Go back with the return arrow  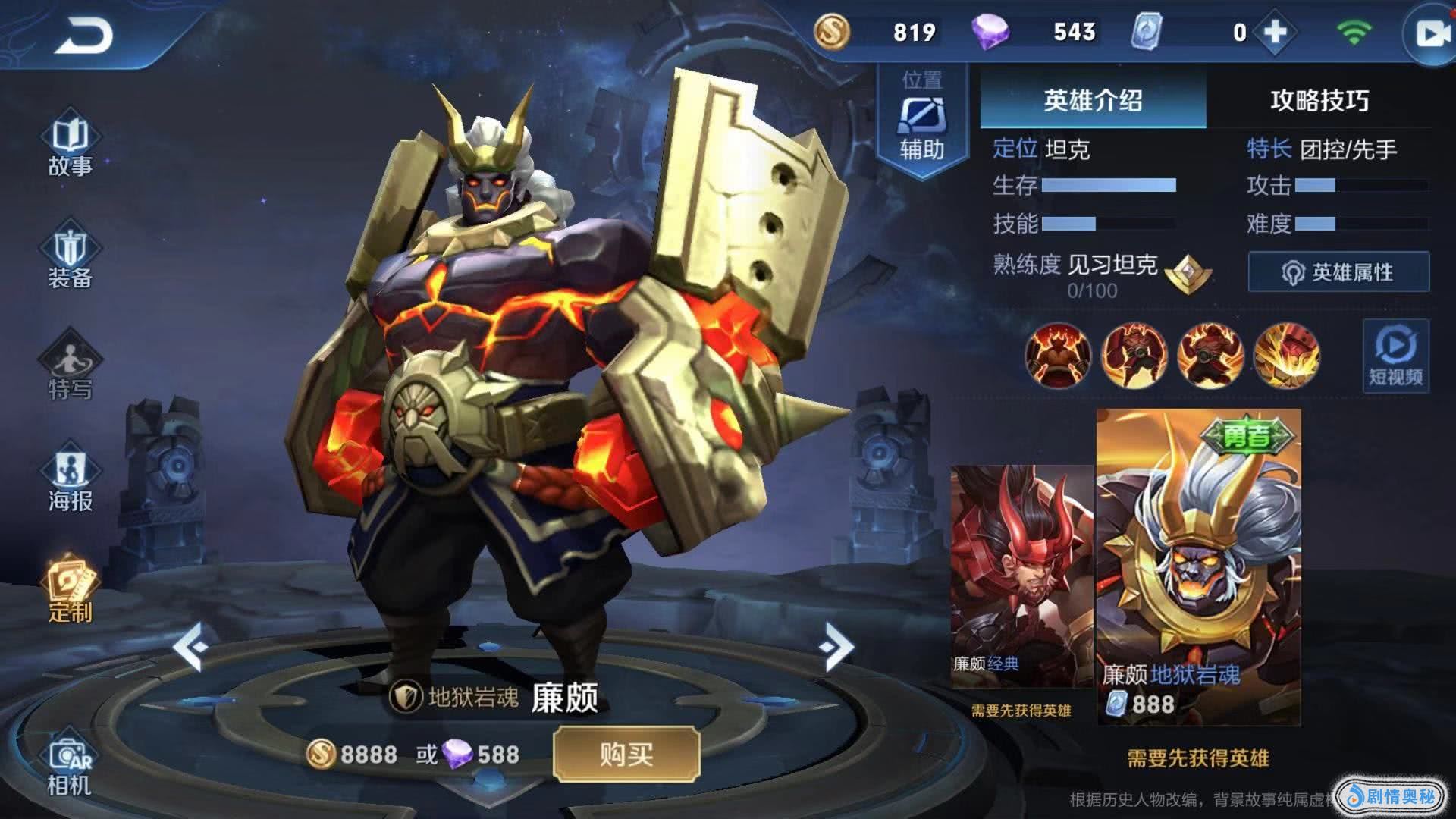pyautogui.click(x=83, y=36)
